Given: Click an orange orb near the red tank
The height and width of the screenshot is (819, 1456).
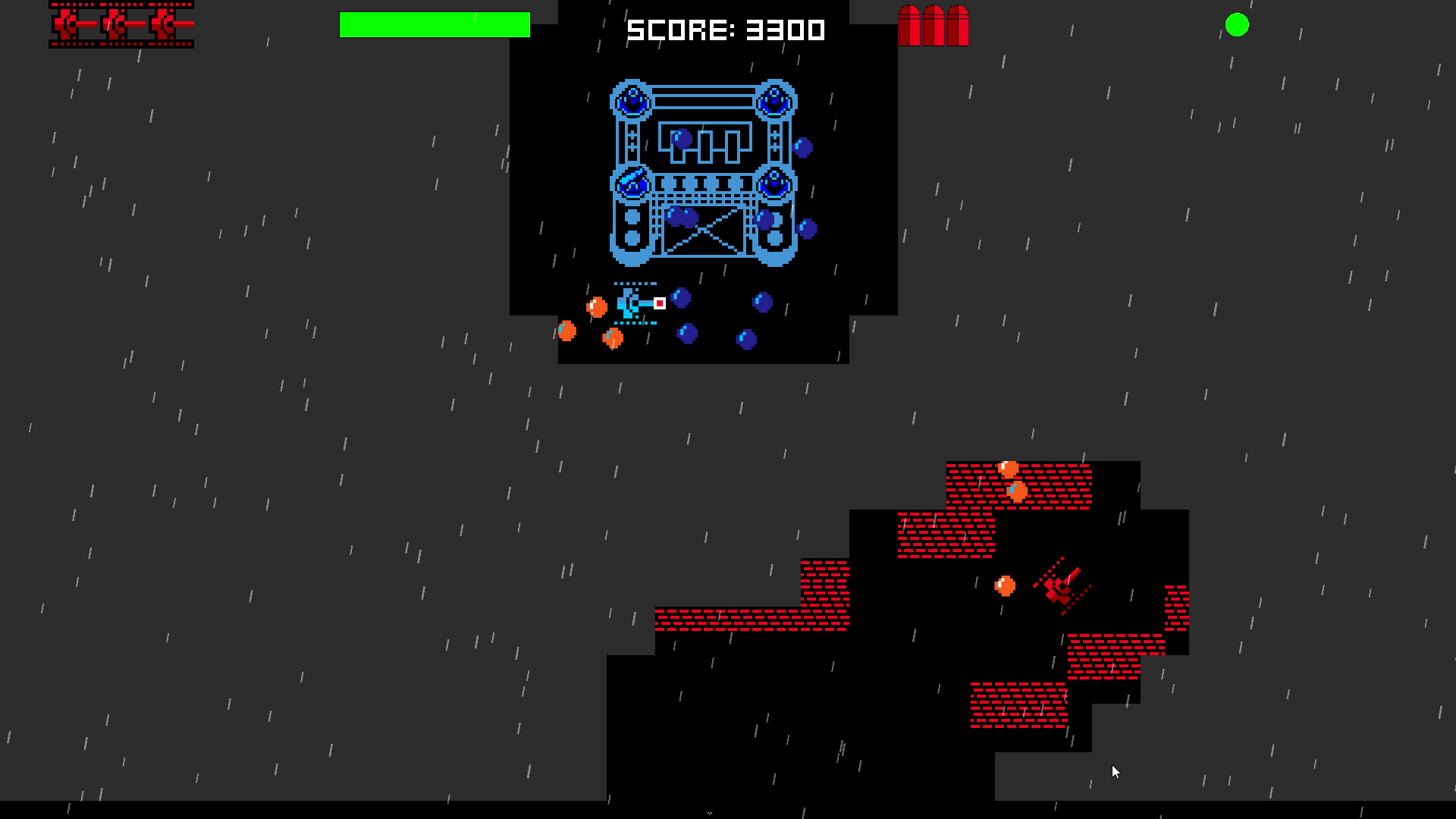Looking at the screenshot, I should coord(1006,585).
